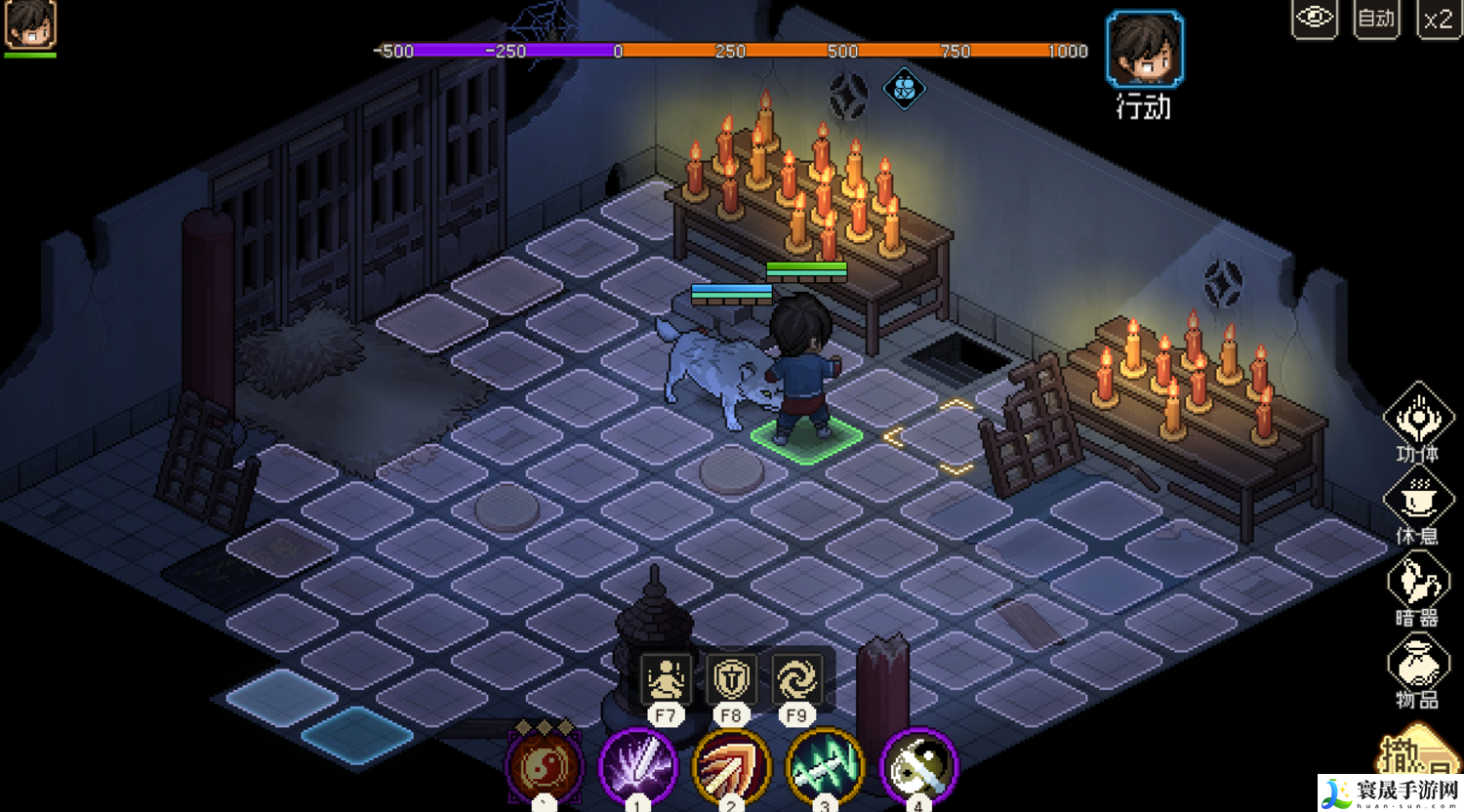Viewport: 1464px width, 812px height.
Task: Activate the green zigzag sword skill
Action: (x=825, y=767)
